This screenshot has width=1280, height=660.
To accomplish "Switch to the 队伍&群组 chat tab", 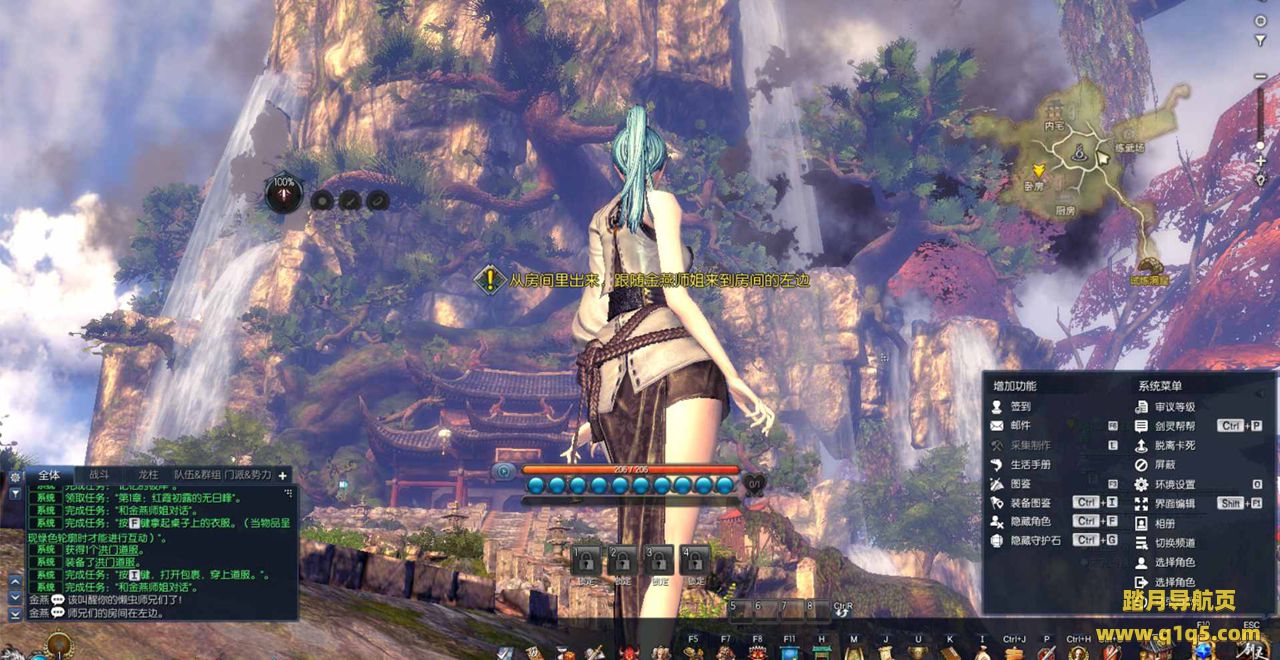I will coord(196,475).
